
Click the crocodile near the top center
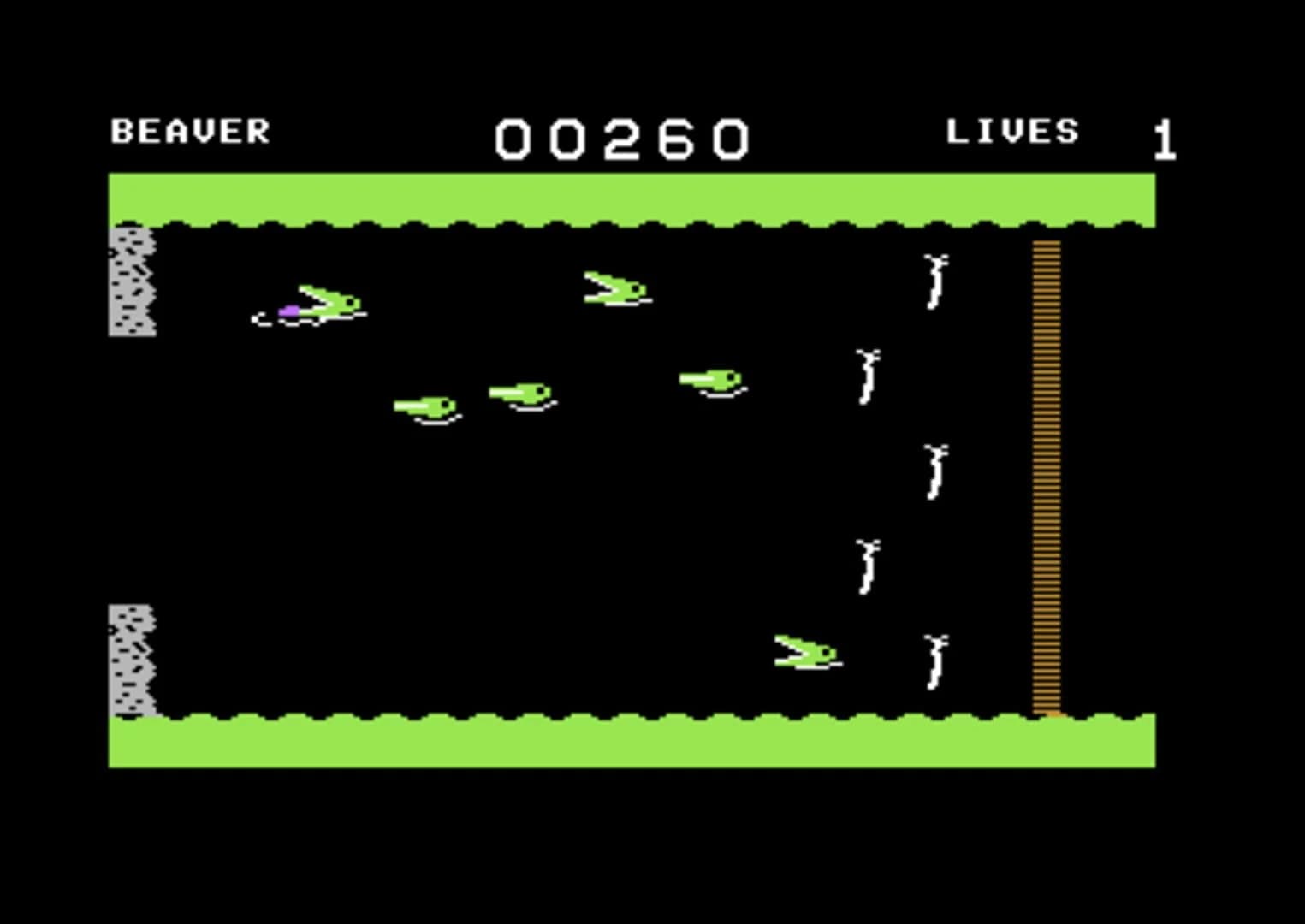616,287
